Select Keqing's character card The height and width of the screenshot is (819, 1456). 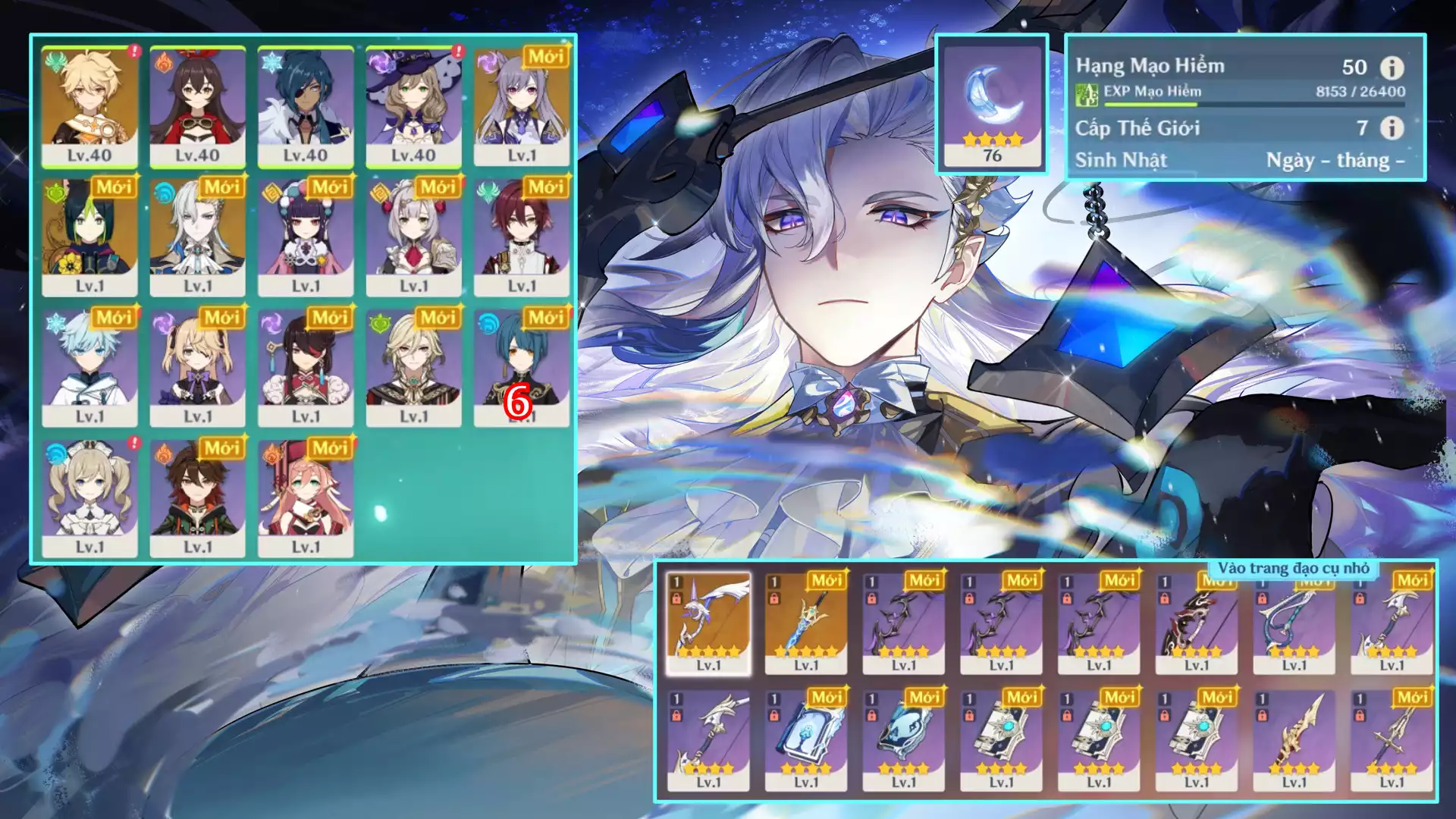[522, 106]
